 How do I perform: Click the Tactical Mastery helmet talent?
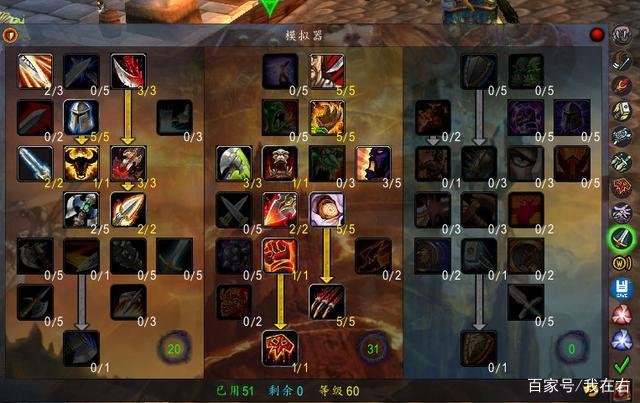coord(81,116)
